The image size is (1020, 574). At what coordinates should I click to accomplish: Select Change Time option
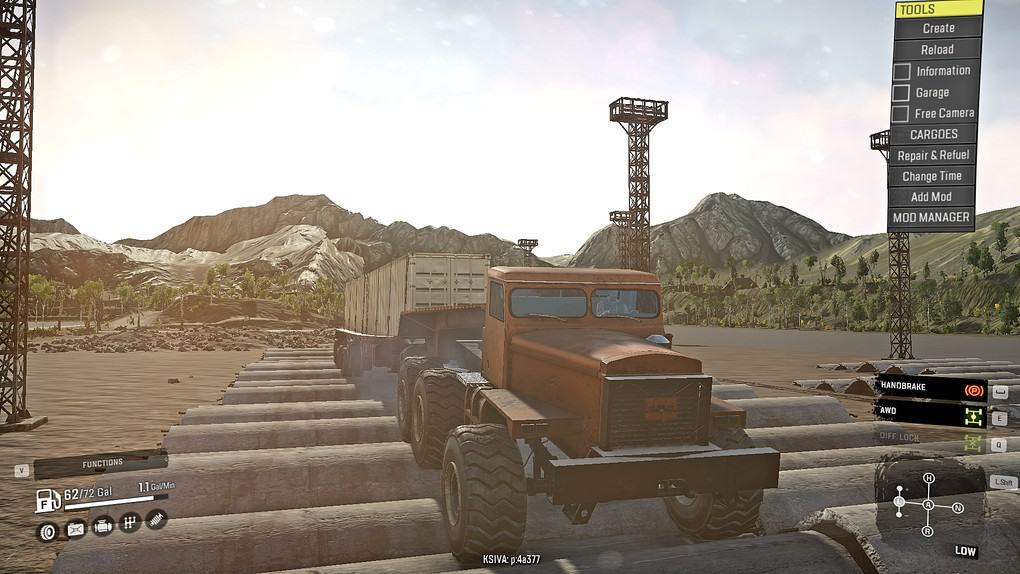tap(931, 176)
